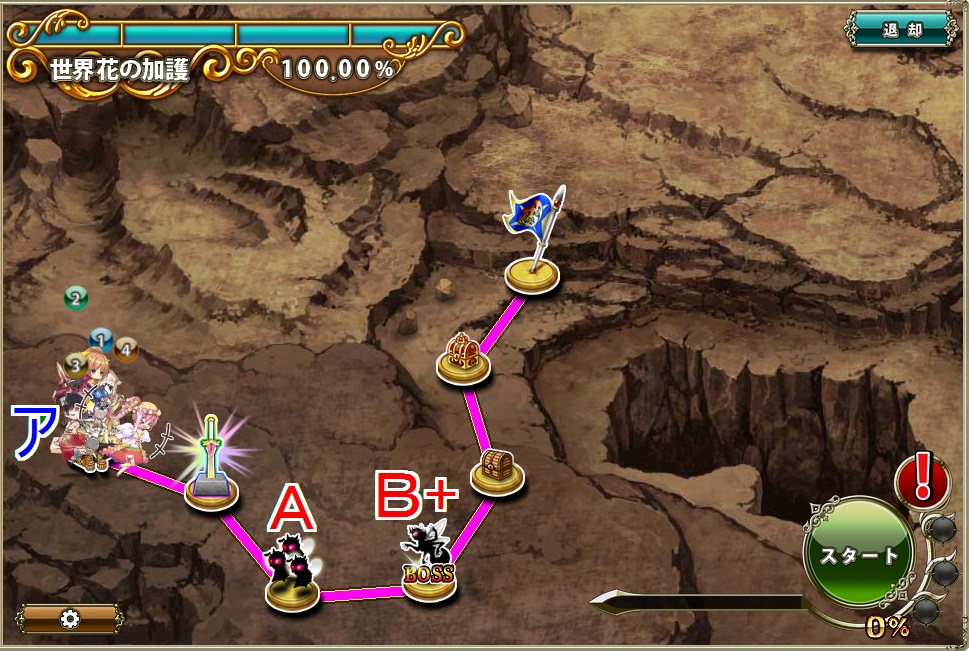Click the green スタート start button

click(858, 555)
